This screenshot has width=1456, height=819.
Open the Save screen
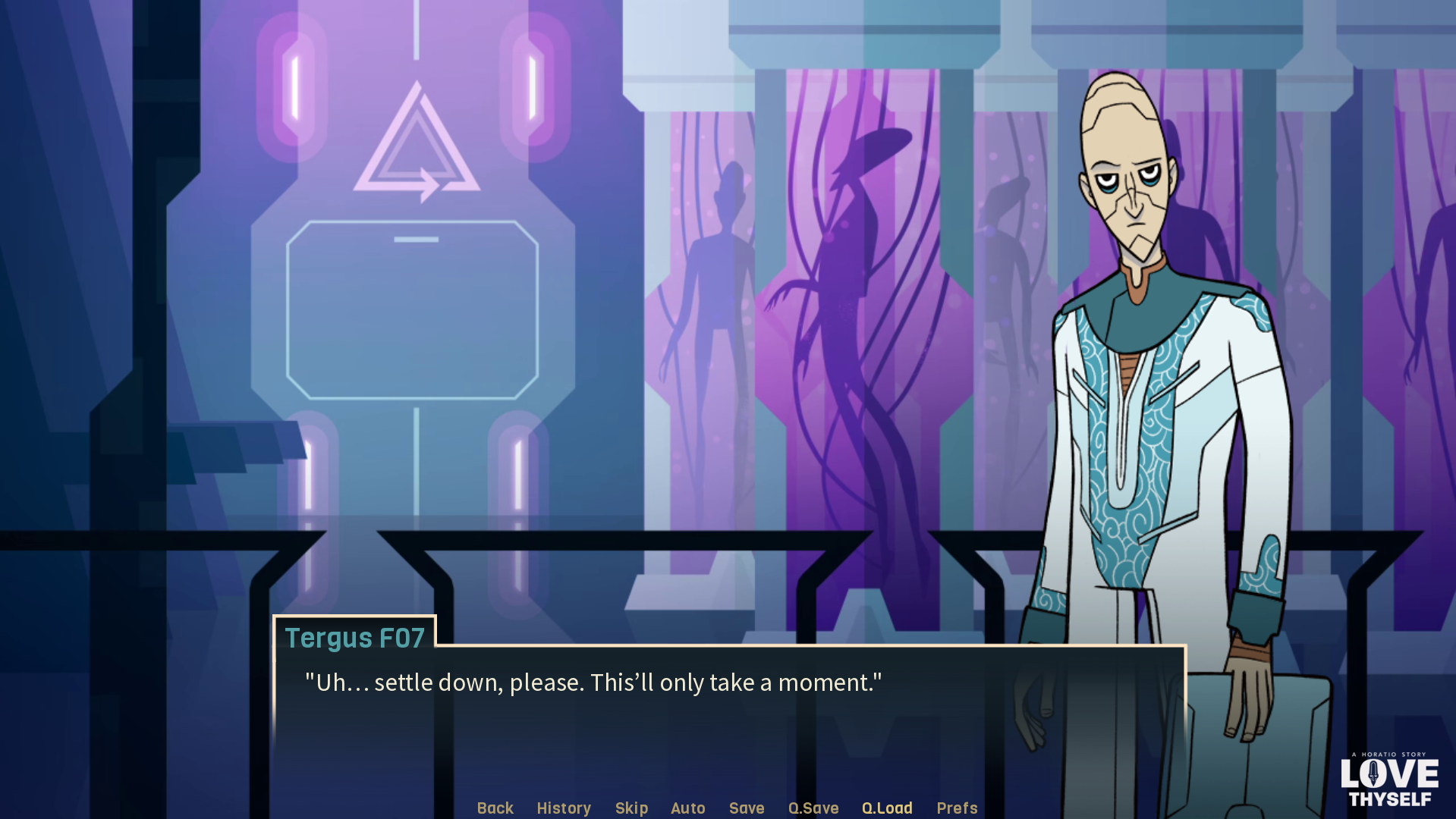tap(746, 808)
